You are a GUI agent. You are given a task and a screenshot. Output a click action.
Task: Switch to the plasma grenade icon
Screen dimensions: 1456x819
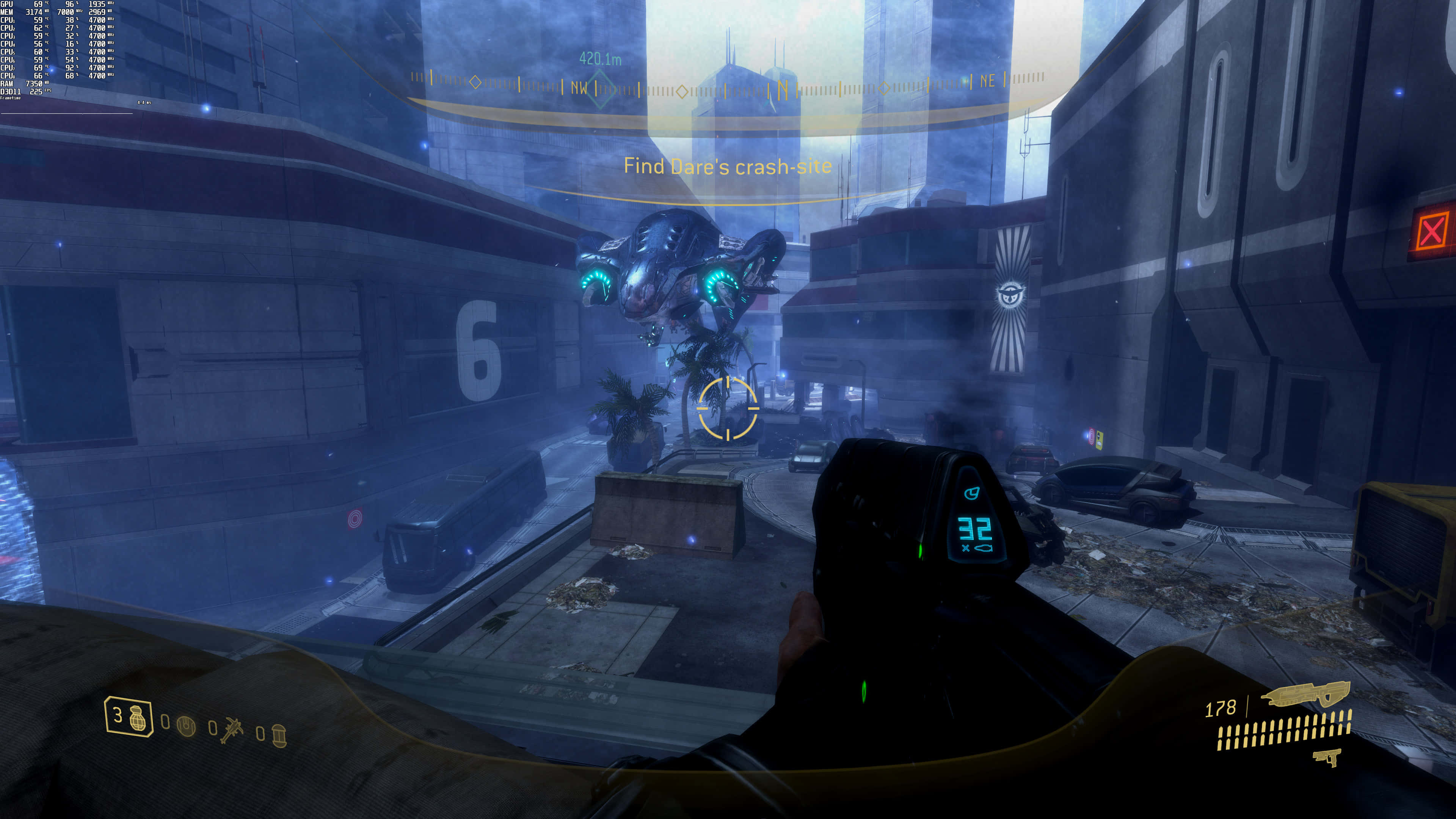(186, 726)
